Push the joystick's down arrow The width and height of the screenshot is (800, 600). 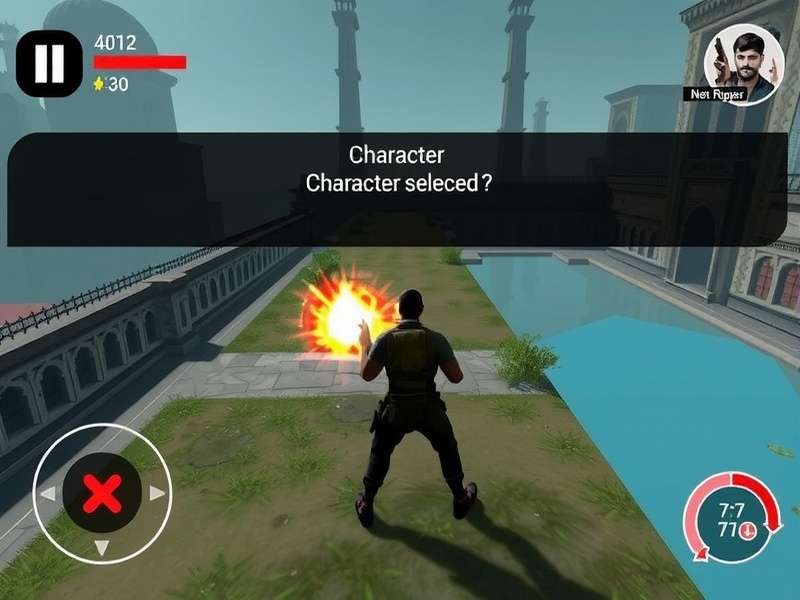point(101,547)
